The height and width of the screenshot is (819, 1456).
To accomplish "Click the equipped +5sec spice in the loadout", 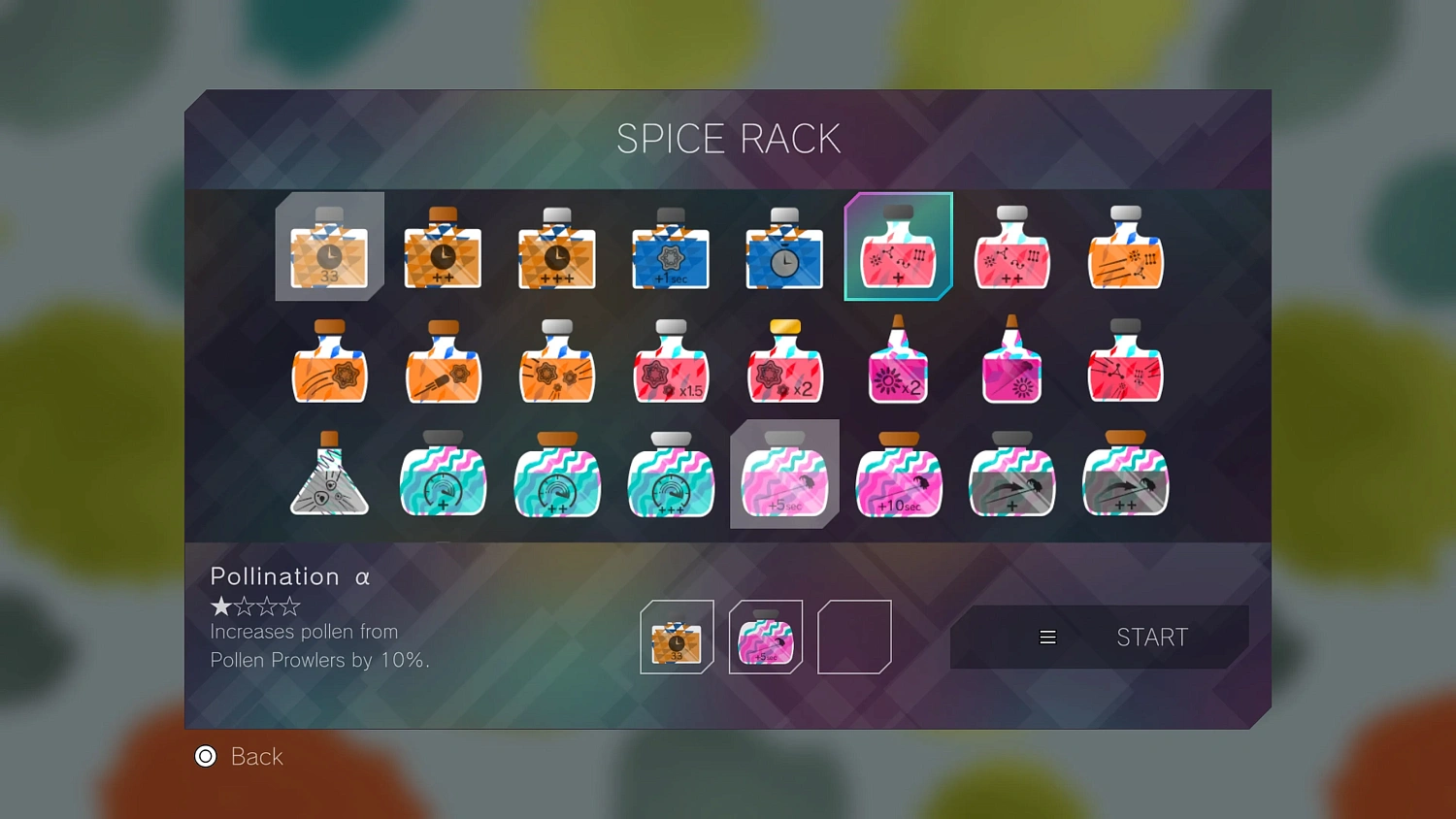I will [765, 637].
